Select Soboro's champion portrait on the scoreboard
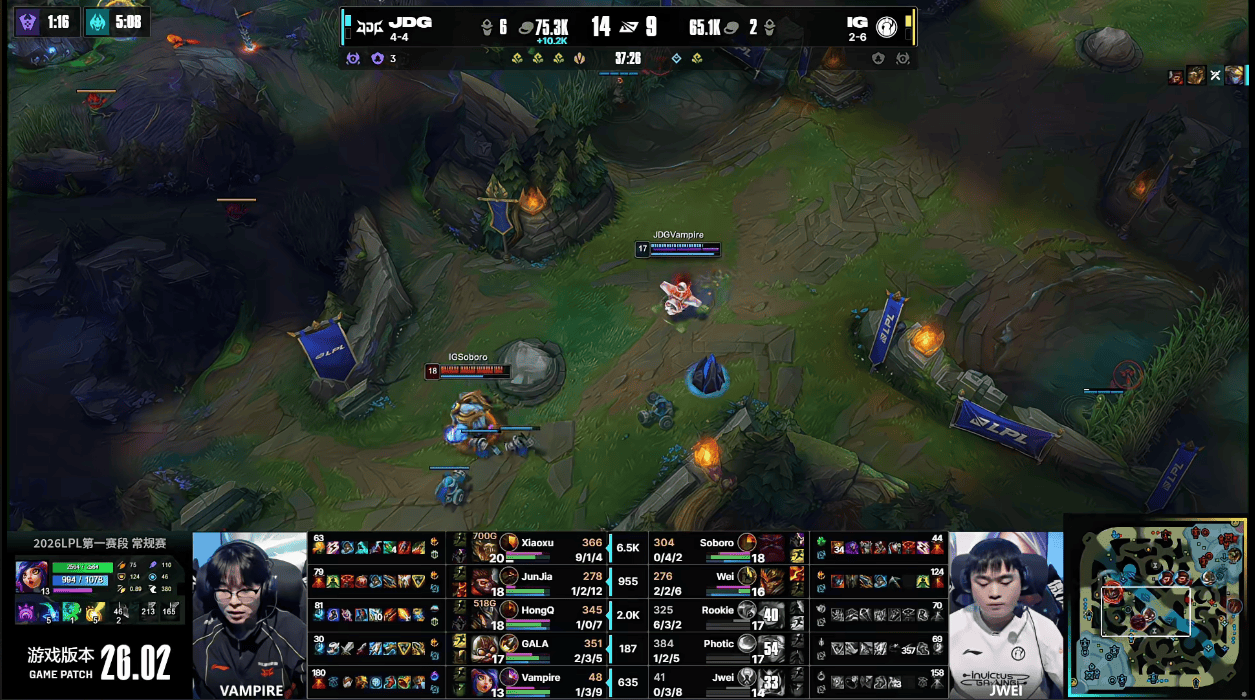This screenshot has height=700, width=1255. tap(747, 544)
